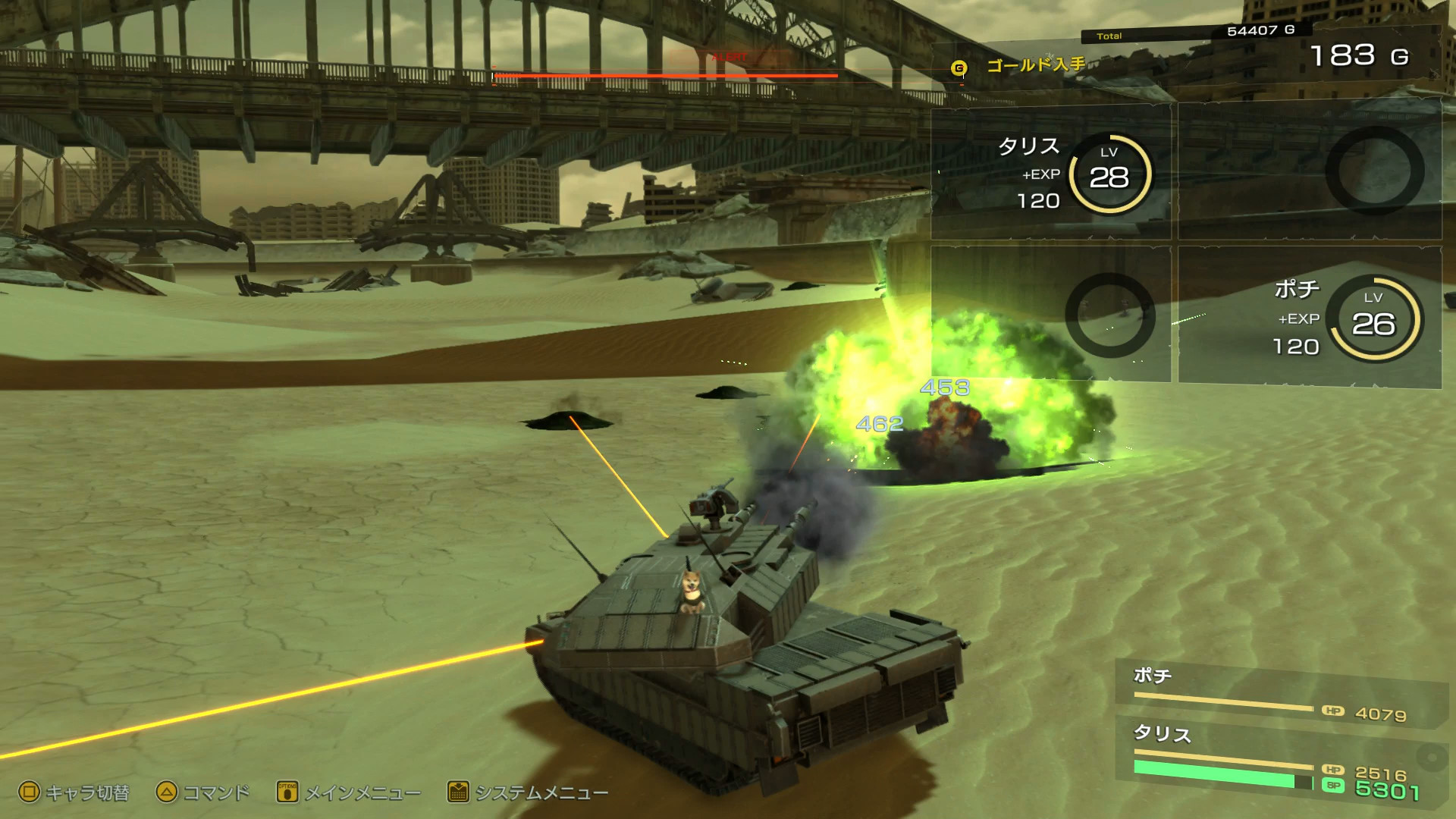The height and width of the screenshot is (819, 1456).
Task: Expand タリス +EXP 120 gain display
Action: click(1041, 187)
